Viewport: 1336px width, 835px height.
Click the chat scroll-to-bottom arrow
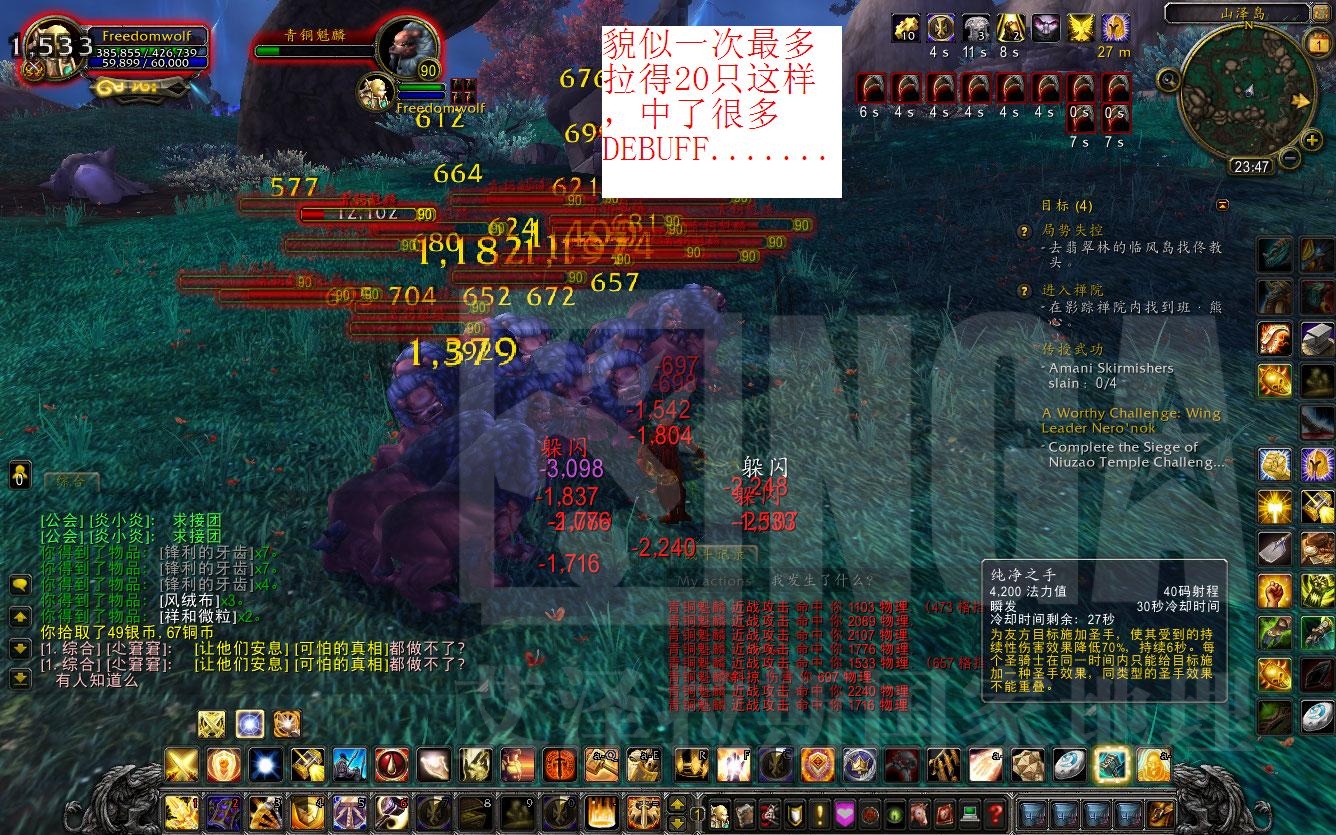point(19,678)
